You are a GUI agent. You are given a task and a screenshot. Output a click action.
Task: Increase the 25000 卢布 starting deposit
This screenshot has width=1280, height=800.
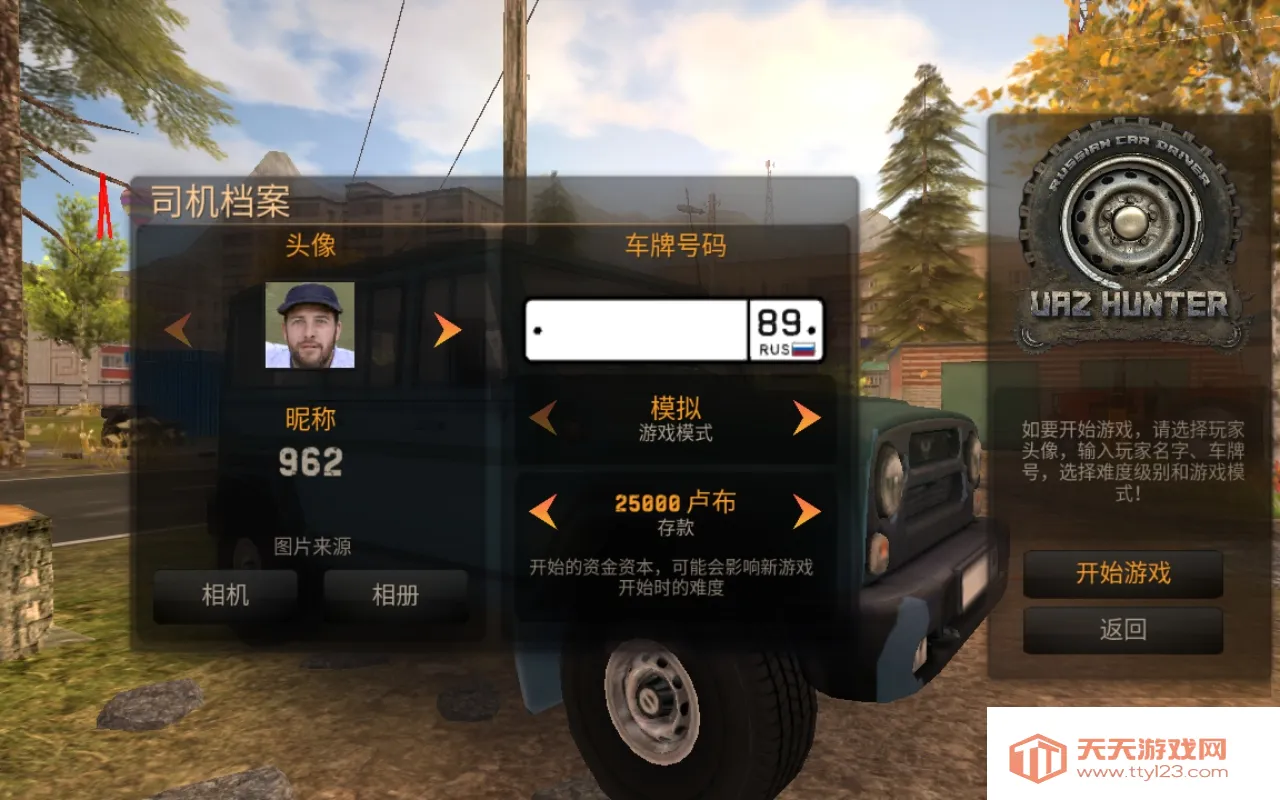pos(805,513)
